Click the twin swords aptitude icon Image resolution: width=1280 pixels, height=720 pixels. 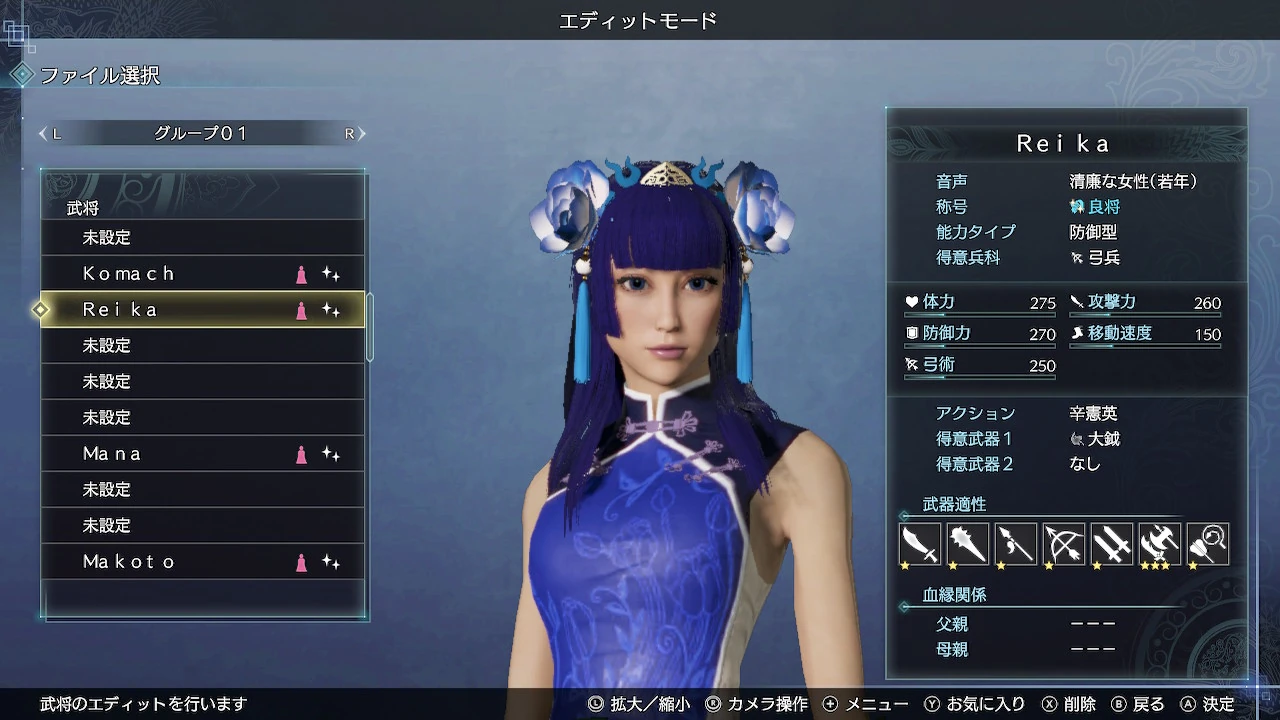tap(1111, 543)
